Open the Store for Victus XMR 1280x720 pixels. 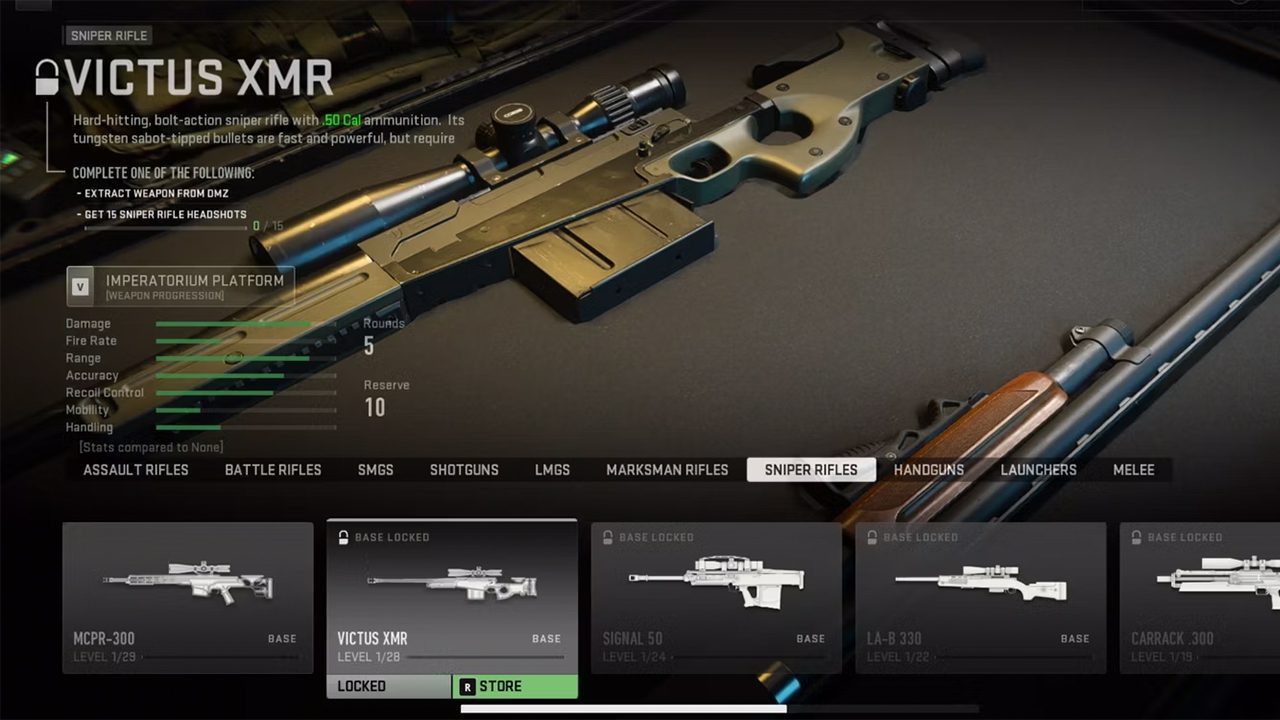coord(515,687)
